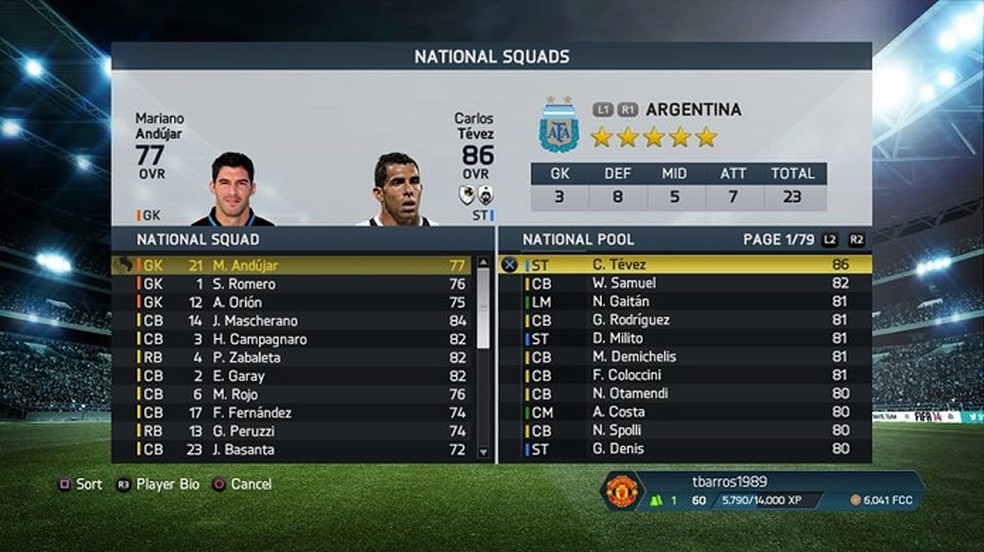Select M. Andújar in the national squad
Screen dimensions: 984x552
click(x=290, y=266)
